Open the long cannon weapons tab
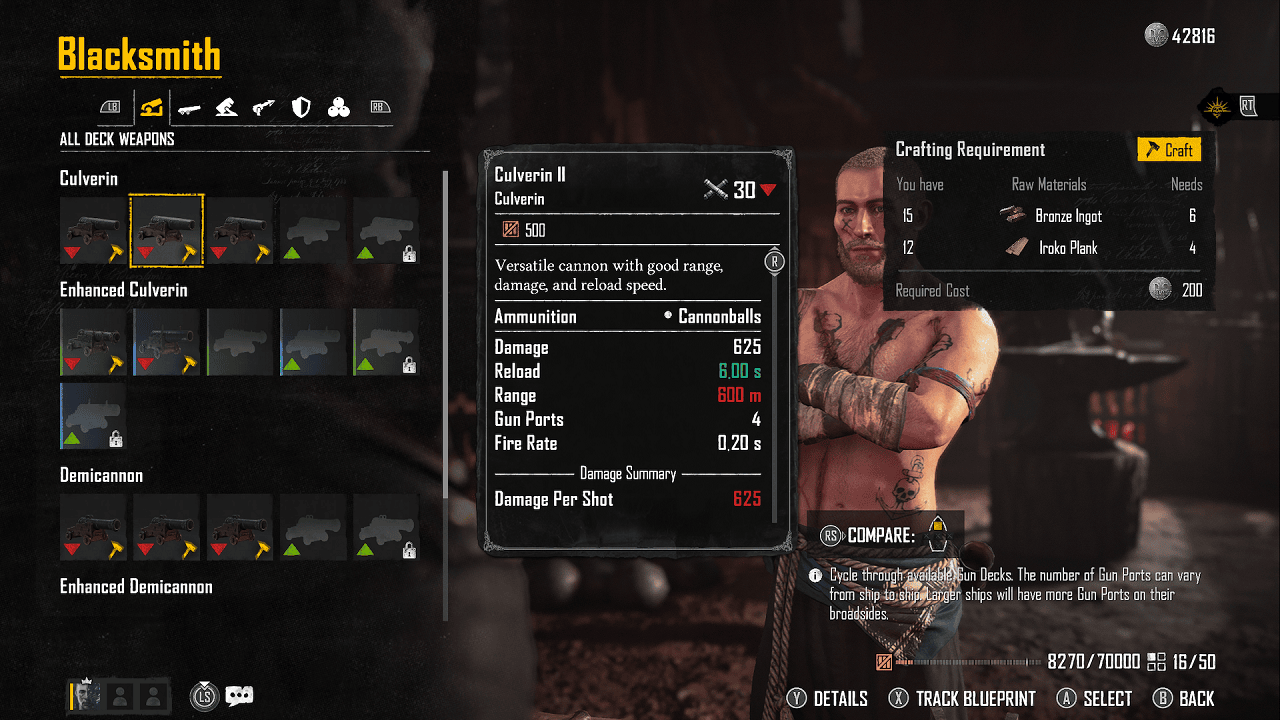Image resolution: width=1280 pixels, height=720 pixels. (188, 107)
